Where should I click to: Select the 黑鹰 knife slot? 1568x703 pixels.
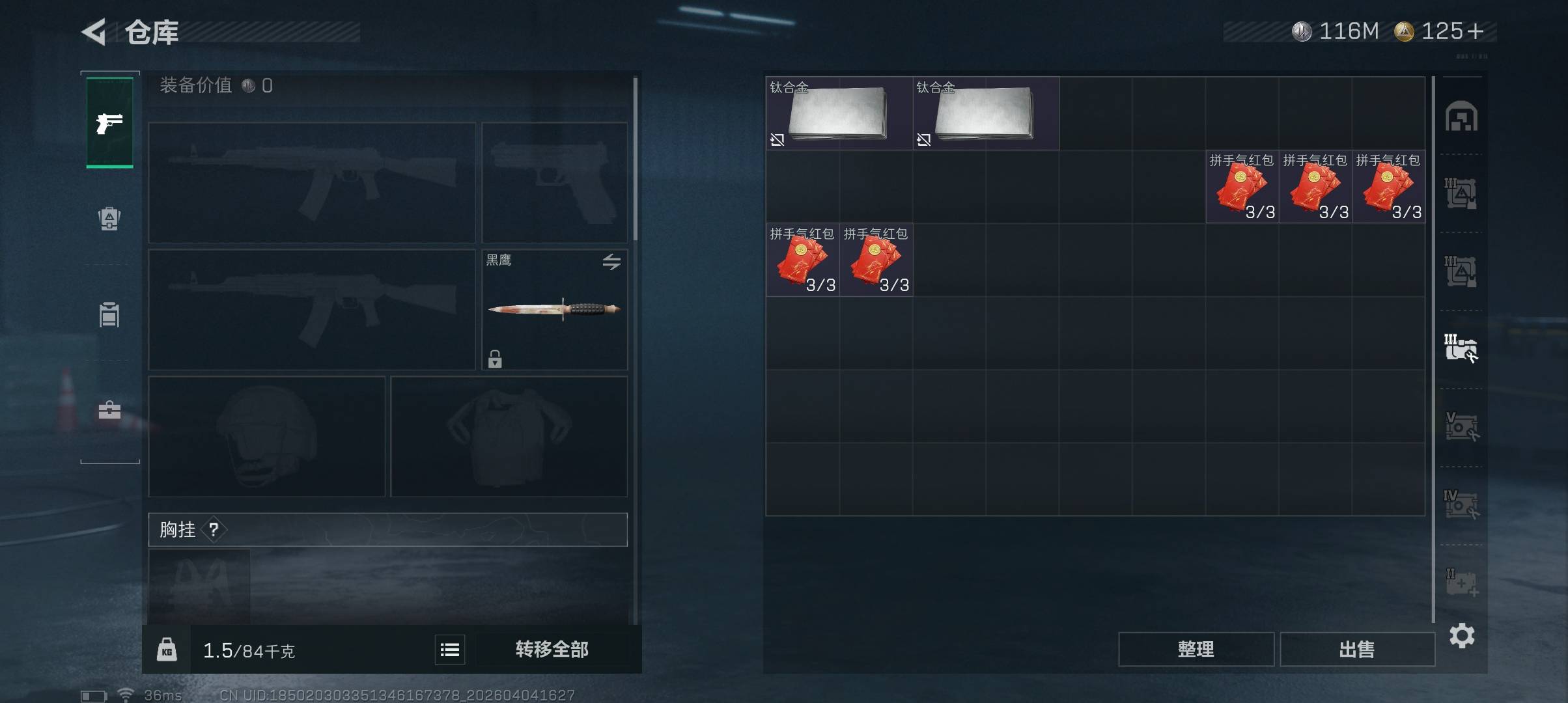click(554, 310)
